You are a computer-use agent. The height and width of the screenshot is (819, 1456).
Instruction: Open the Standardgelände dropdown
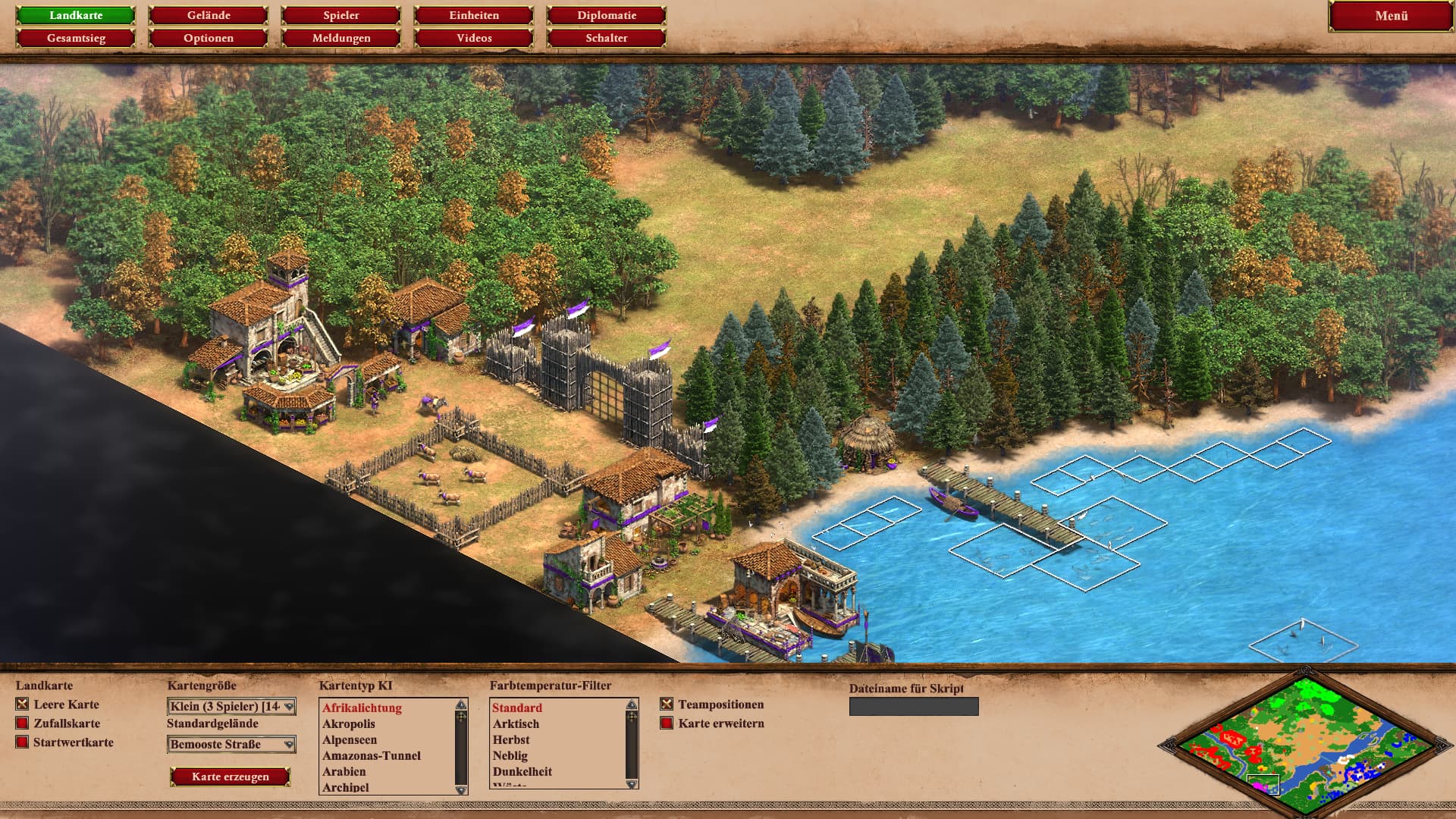point(231,745)
